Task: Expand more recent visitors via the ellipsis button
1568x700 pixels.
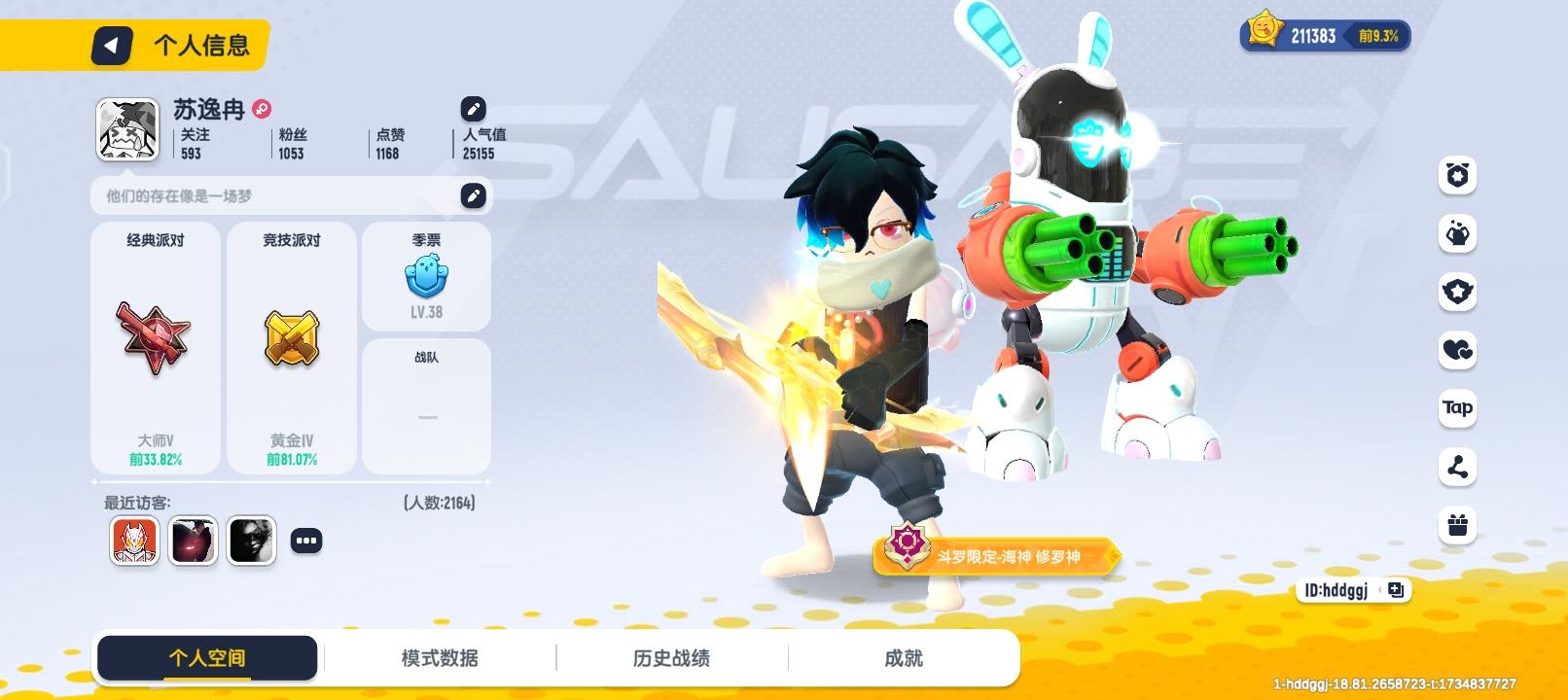Action: coord(307,540)
